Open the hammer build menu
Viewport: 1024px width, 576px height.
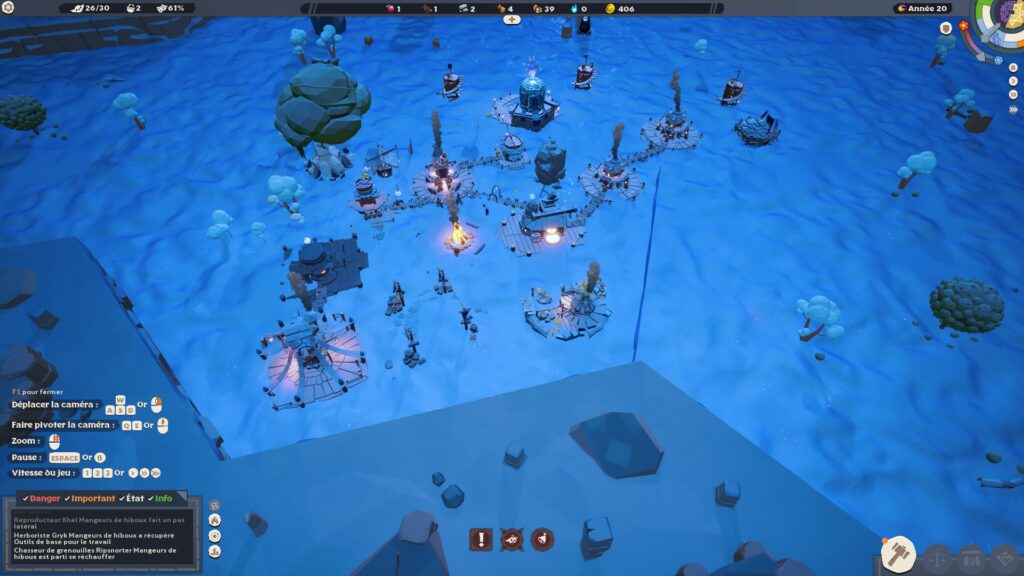[898, 553]
